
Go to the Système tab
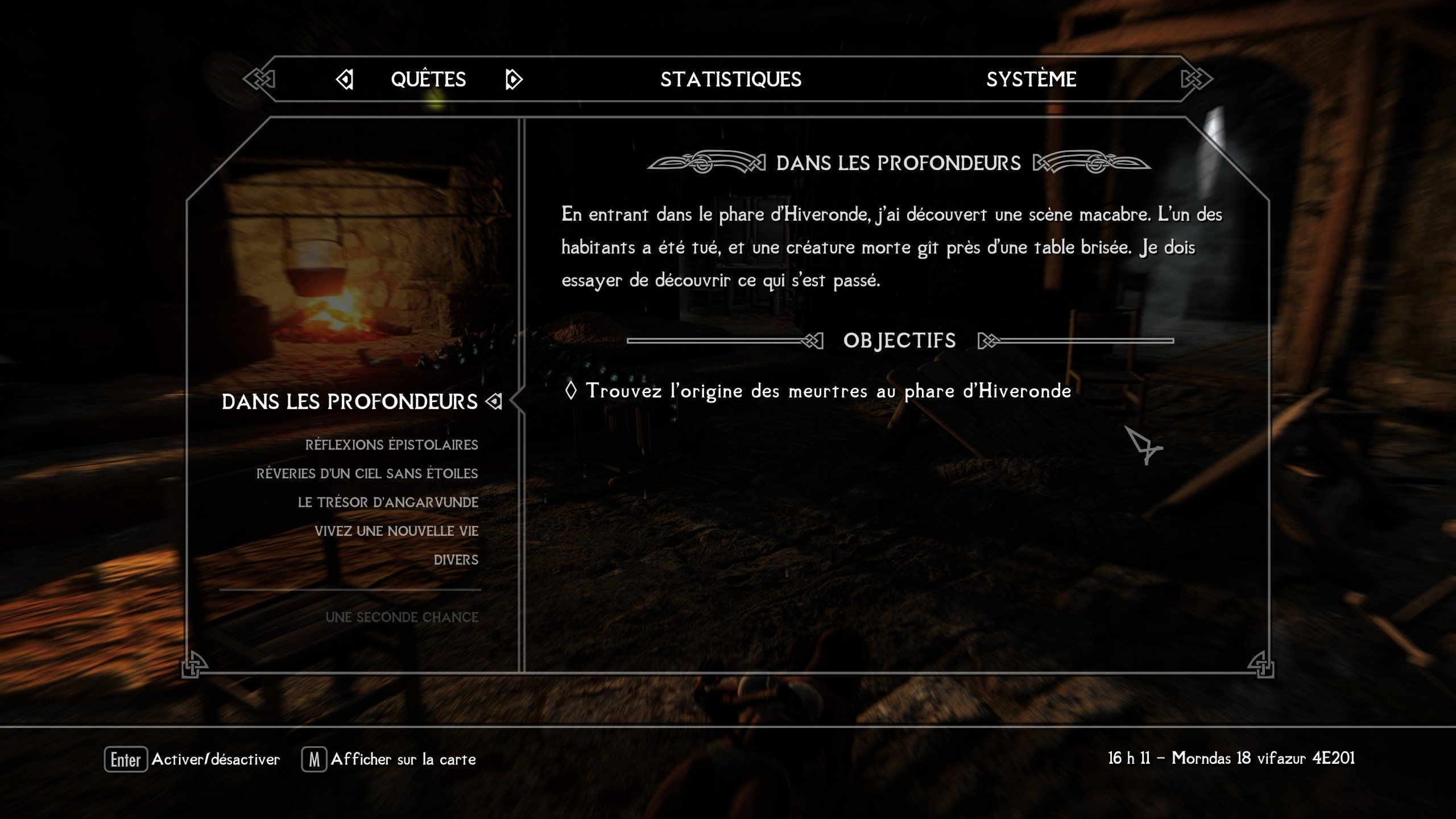pos(1031,79)
